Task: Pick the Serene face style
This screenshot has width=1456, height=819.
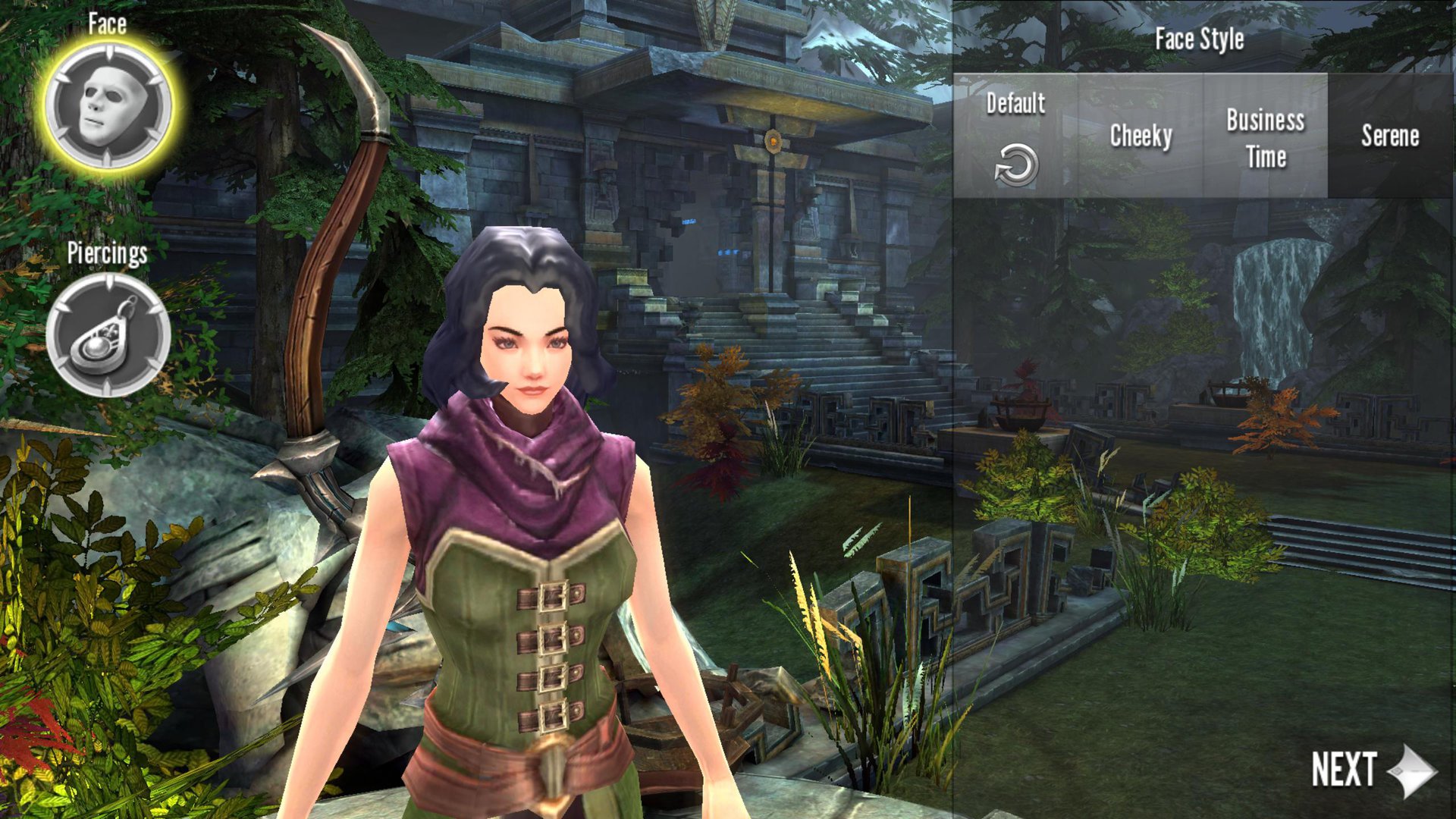Action: pyautogui.click(x=1390, y=136)
